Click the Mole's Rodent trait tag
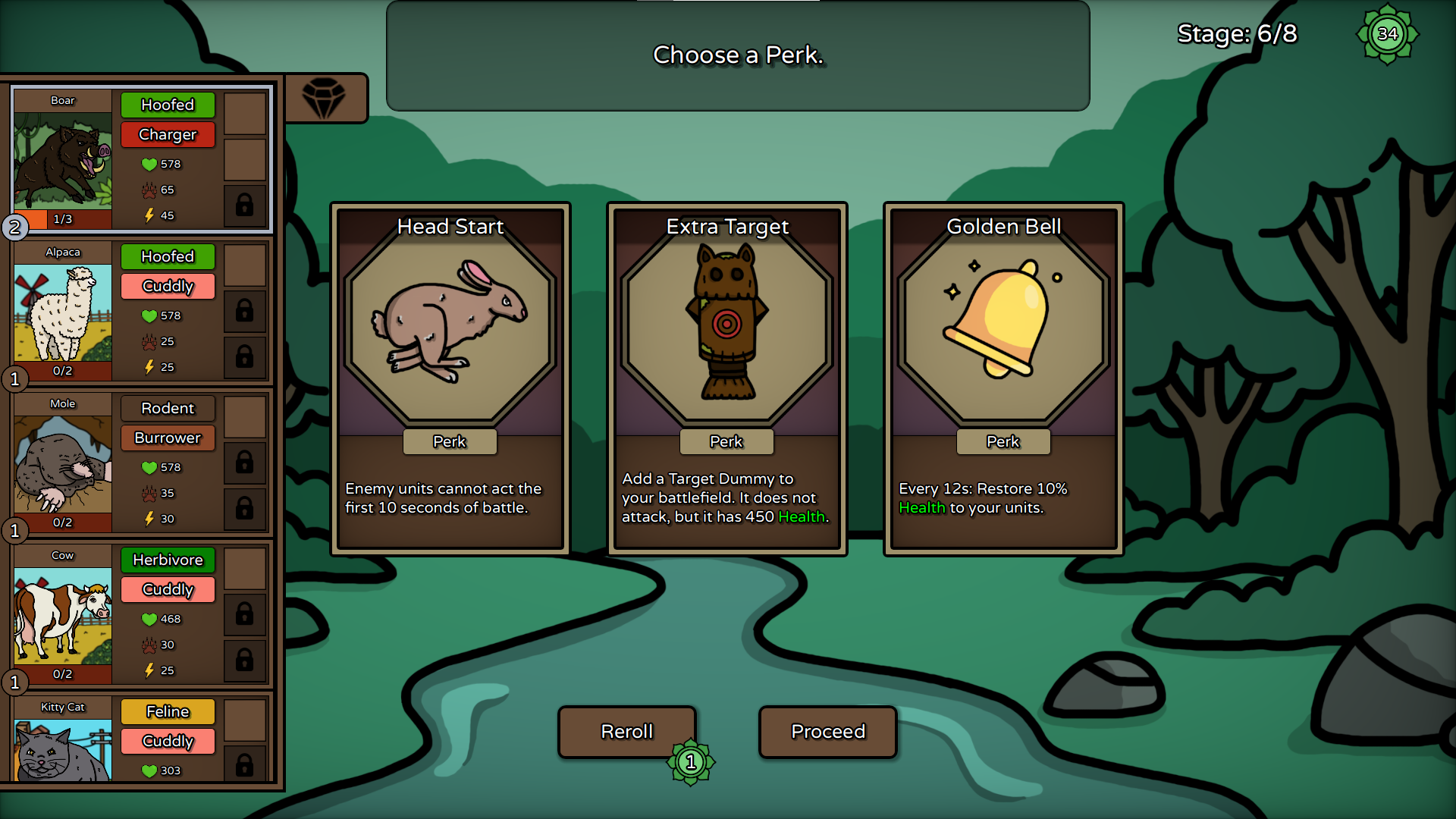 pos(168,409)
